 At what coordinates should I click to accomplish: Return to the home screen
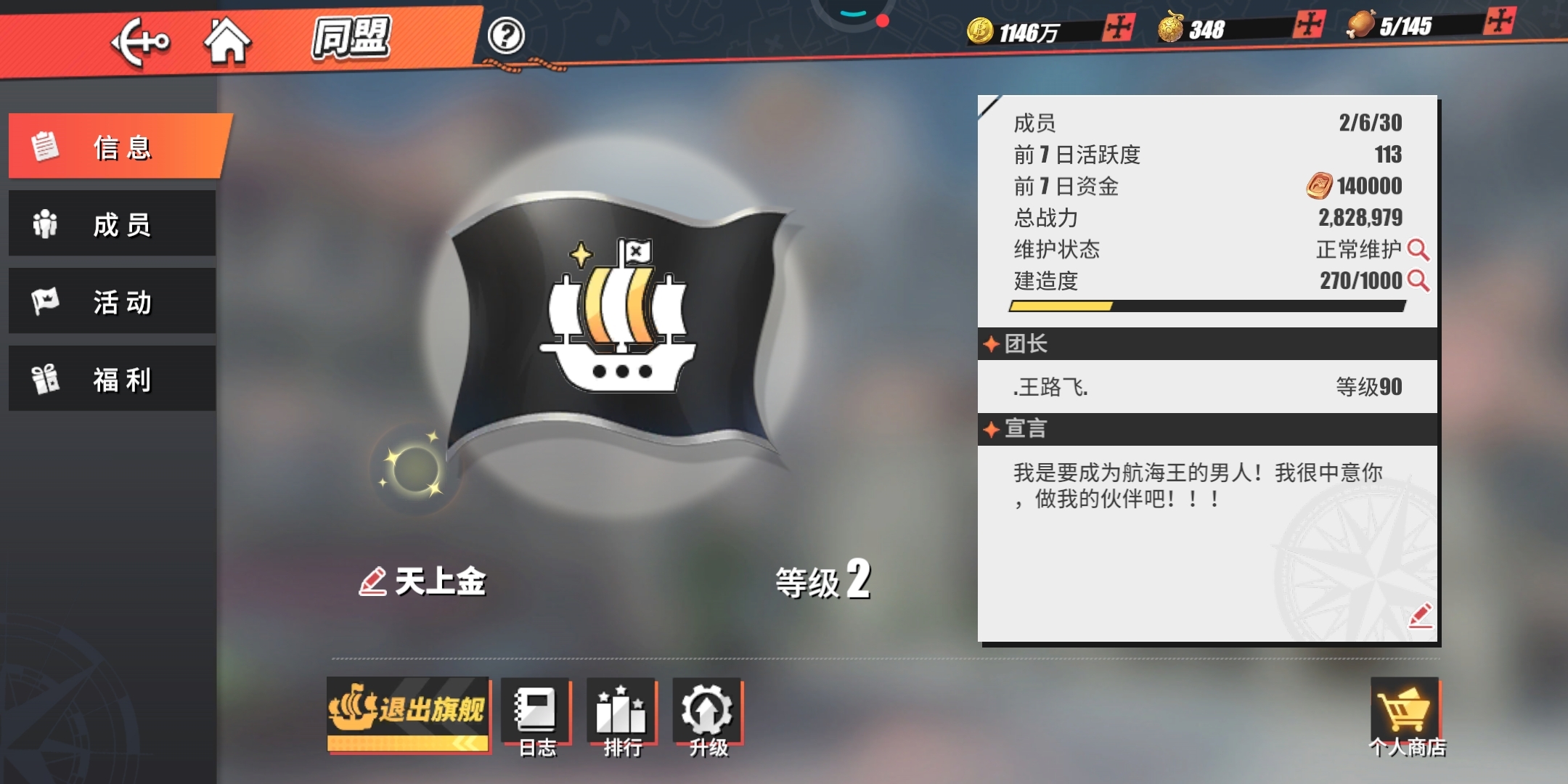point(227,40)
